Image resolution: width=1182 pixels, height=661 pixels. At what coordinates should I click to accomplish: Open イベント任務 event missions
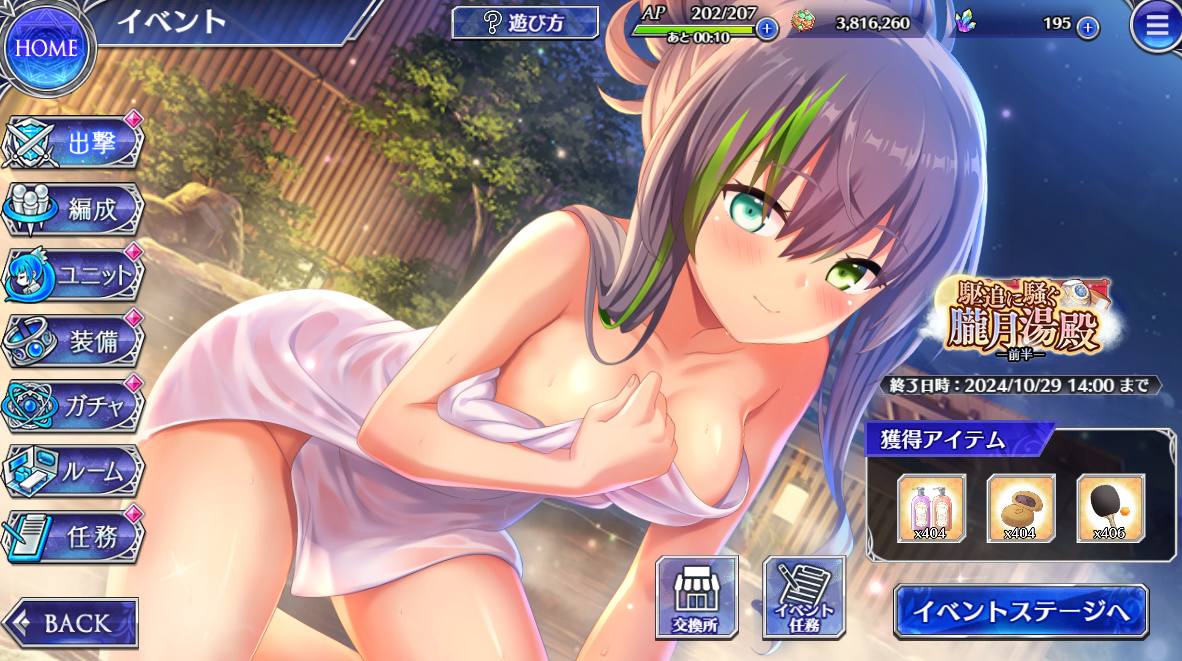pos(803,598)
